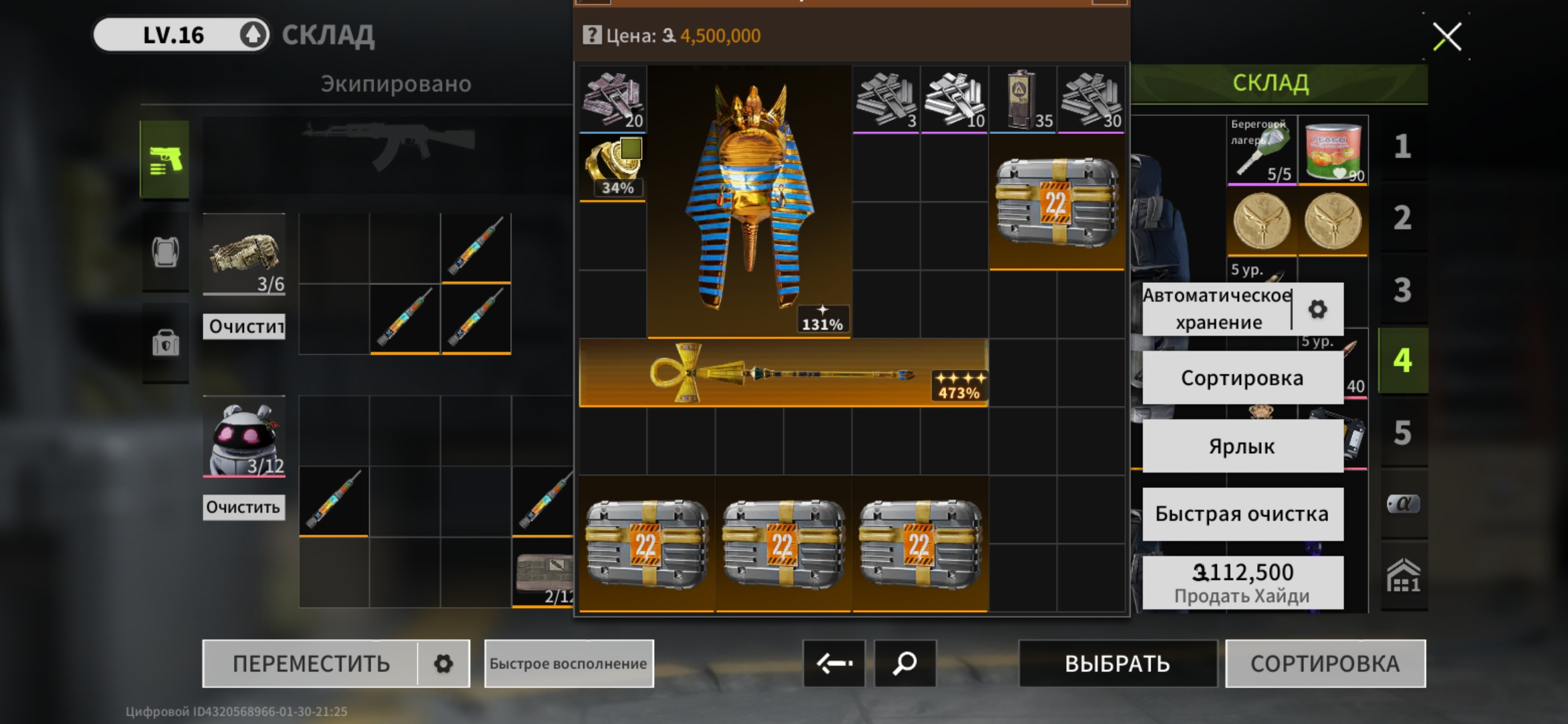The image size is (1568, 724).
Task: Select the canned peaches item
Action: click(1332, 152)
